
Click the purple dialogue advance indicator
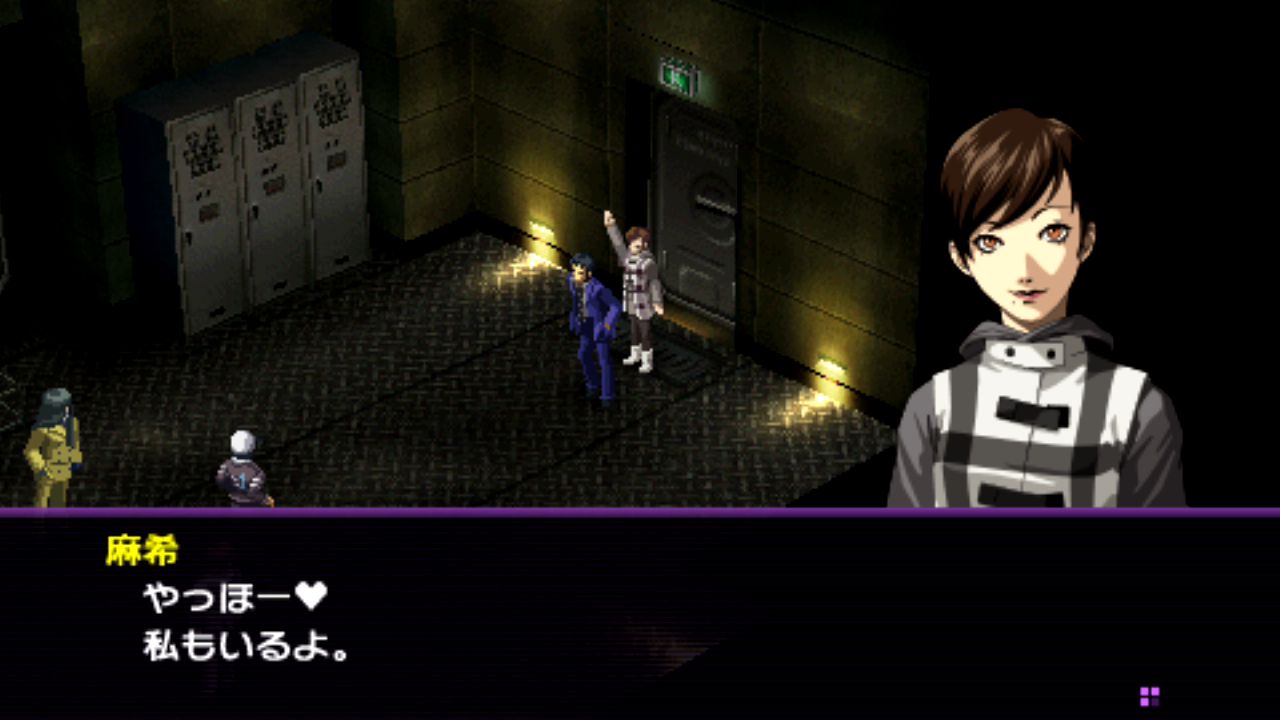(1149, 696)
